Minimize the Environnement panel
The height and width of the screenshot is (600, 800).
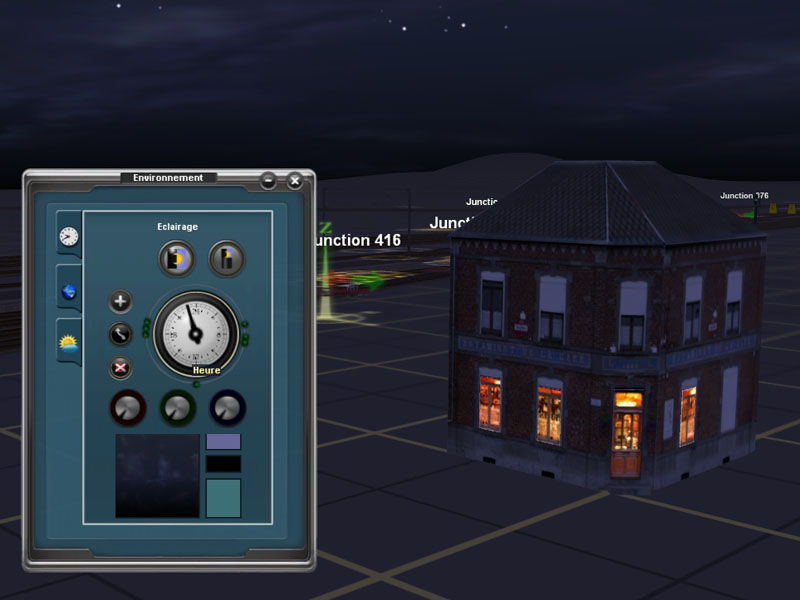coord(268,181)
